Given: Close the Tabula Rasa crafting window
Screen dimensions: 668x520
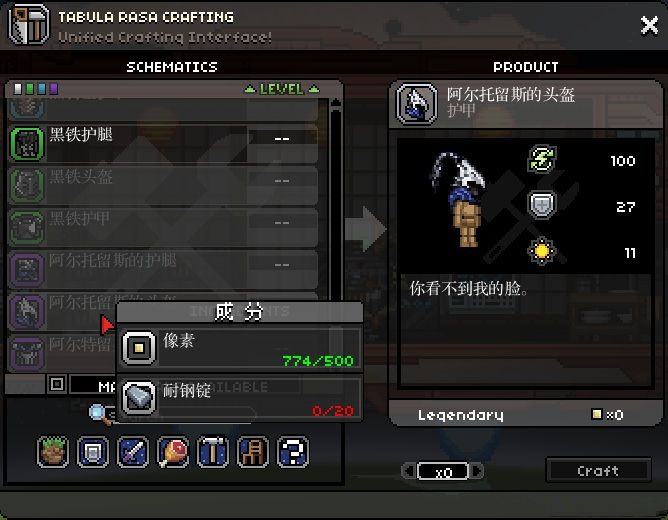Looking at the screenshot, I should [649, 26].
